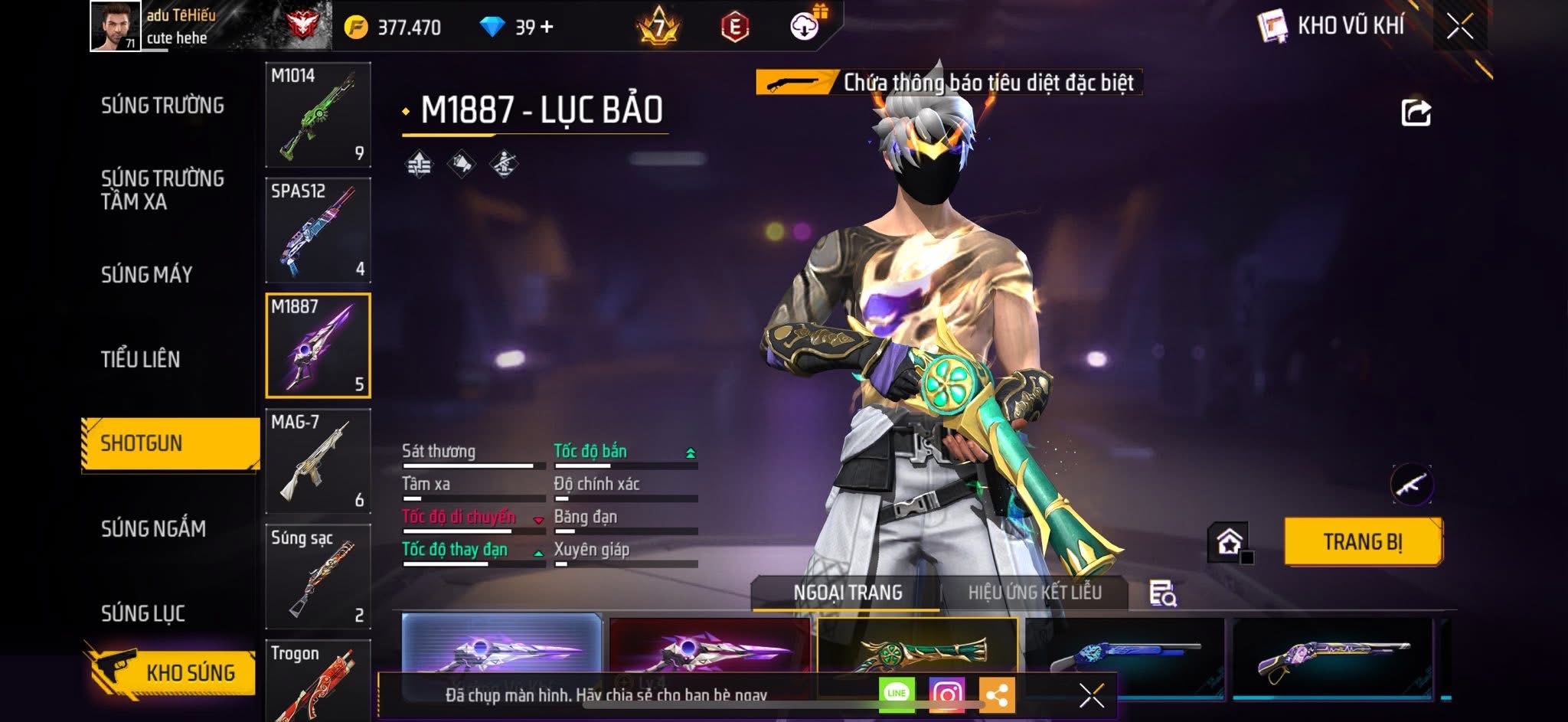Open the NGOẠI TRANG tab
Screen dimensions: 1568x722
click(x=848, y=593)
